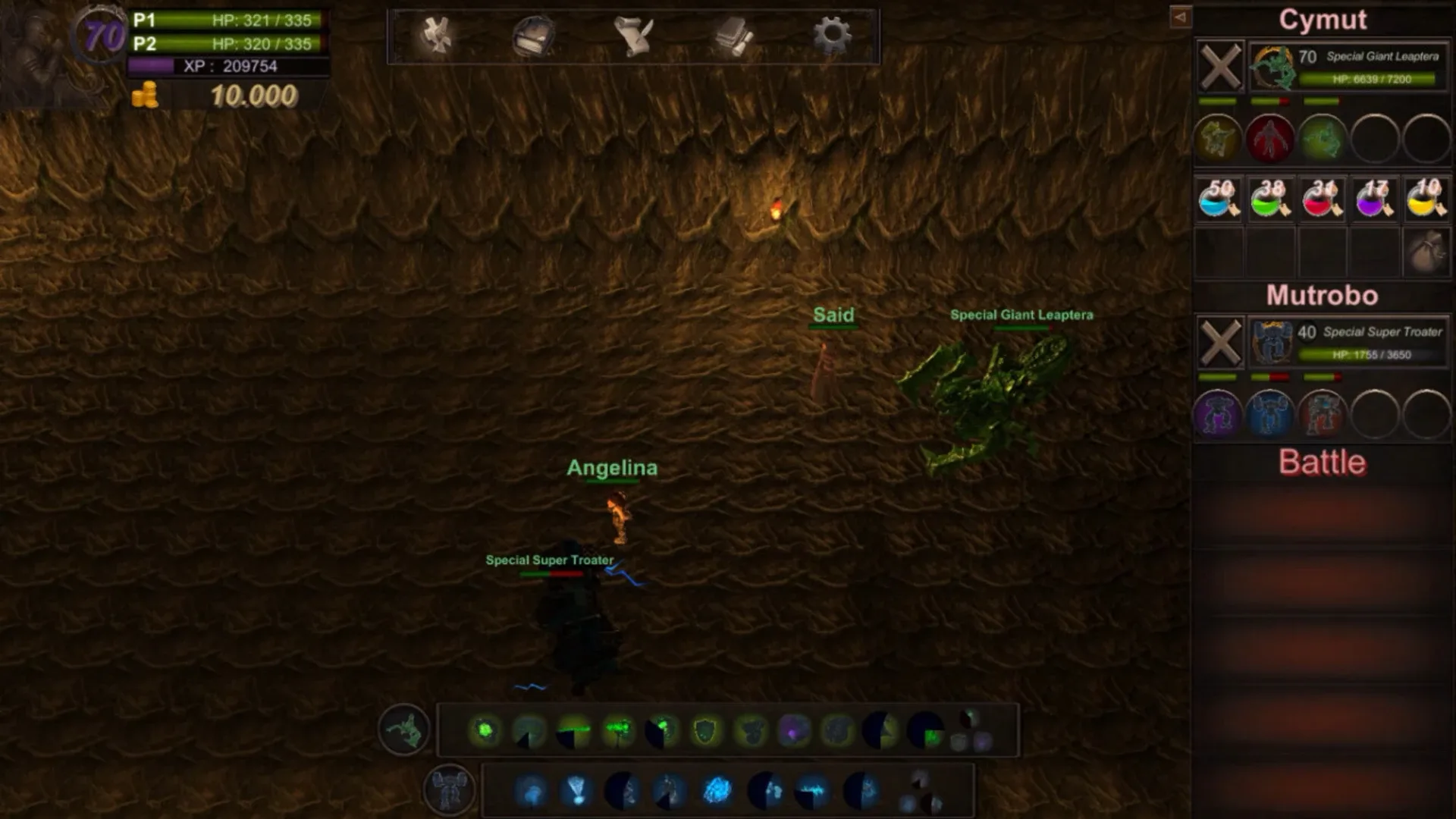Select Cymut's first monster ability icon
The image size is (1456, 819).
[1219, 137]
